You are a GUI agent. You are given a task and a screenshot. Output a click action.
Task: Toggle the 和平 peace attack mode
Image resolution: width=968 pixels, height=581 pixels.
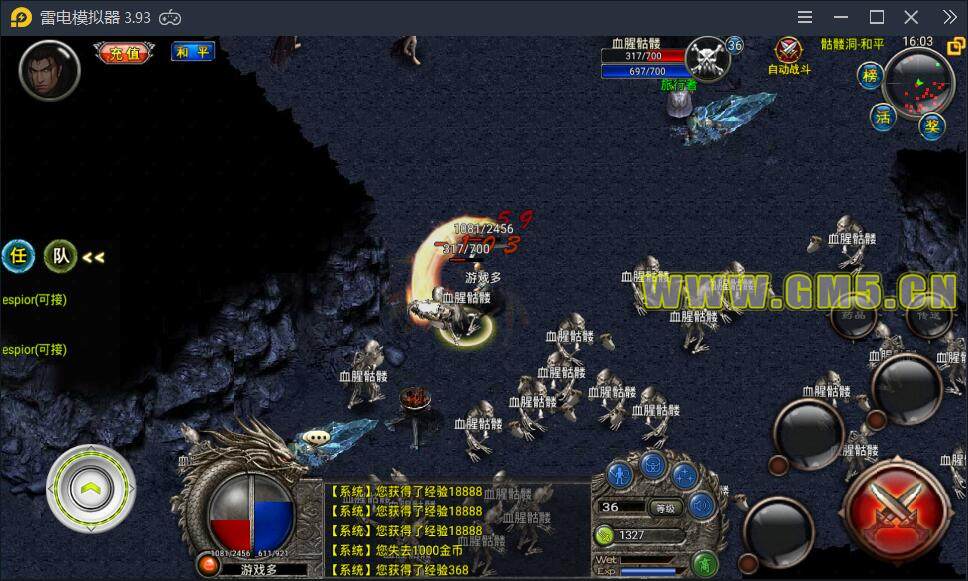tap(192, 52)
